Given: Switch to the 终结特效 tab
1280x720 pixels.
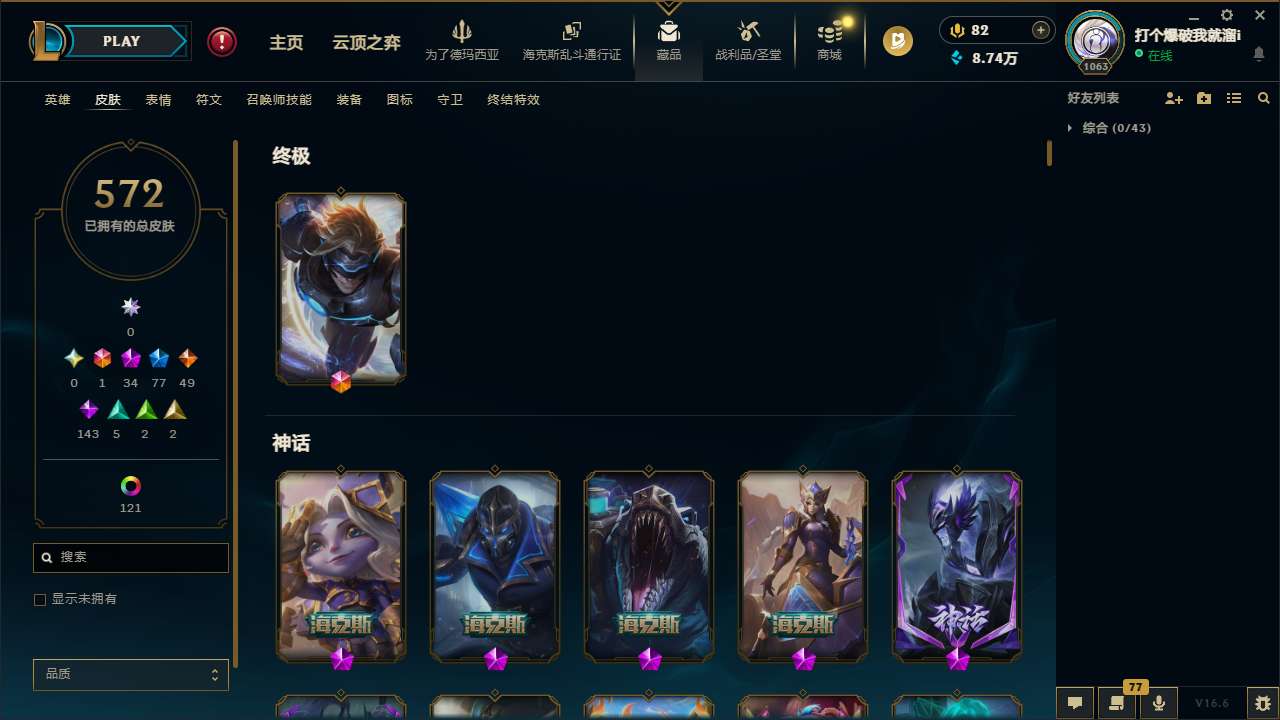Looking at the screenshot, I should click(513, 100).
